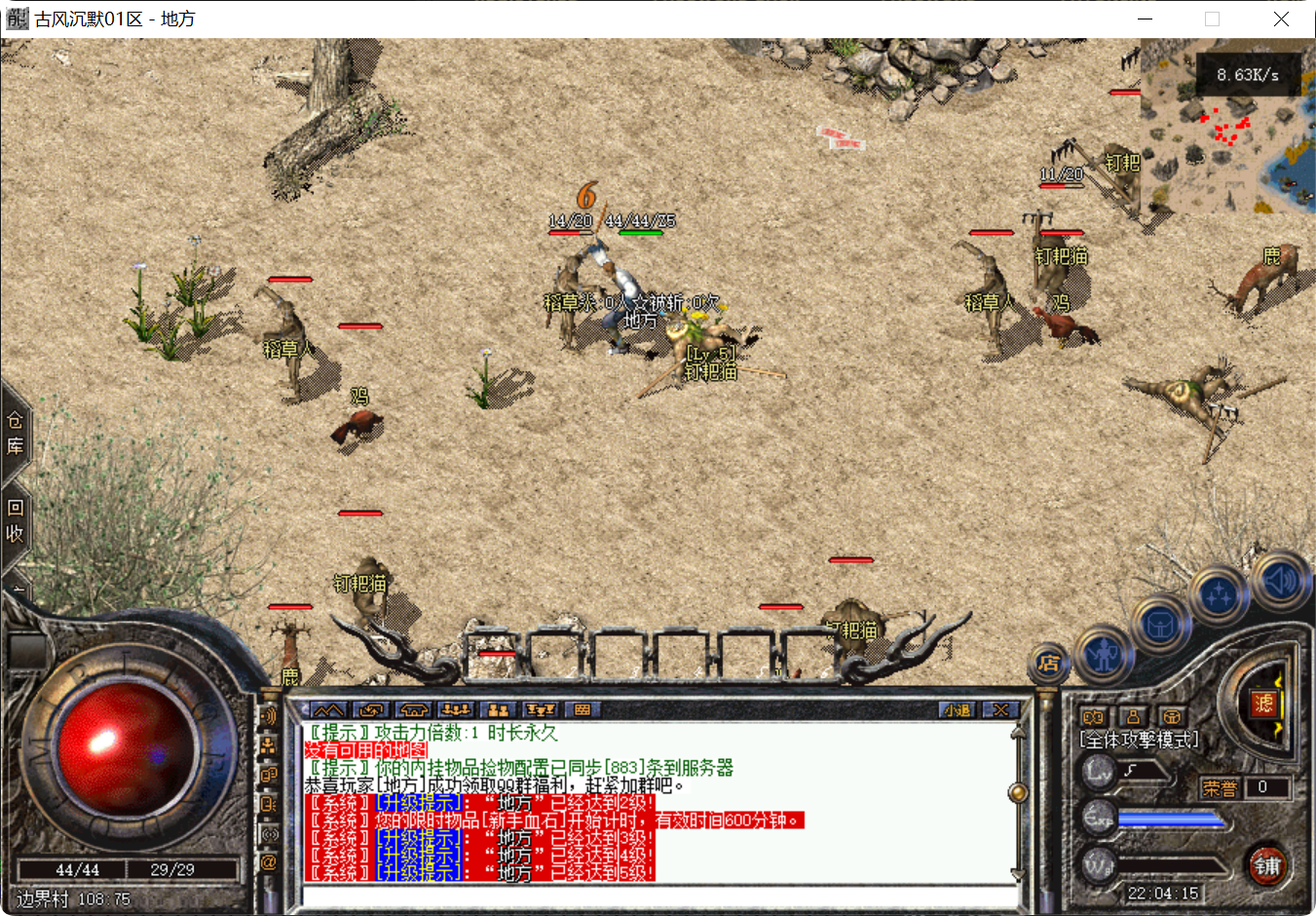The image size is (1316, 916).
Task: Toggle the red 滤 item filter
Action: [x=1264, y=706]
